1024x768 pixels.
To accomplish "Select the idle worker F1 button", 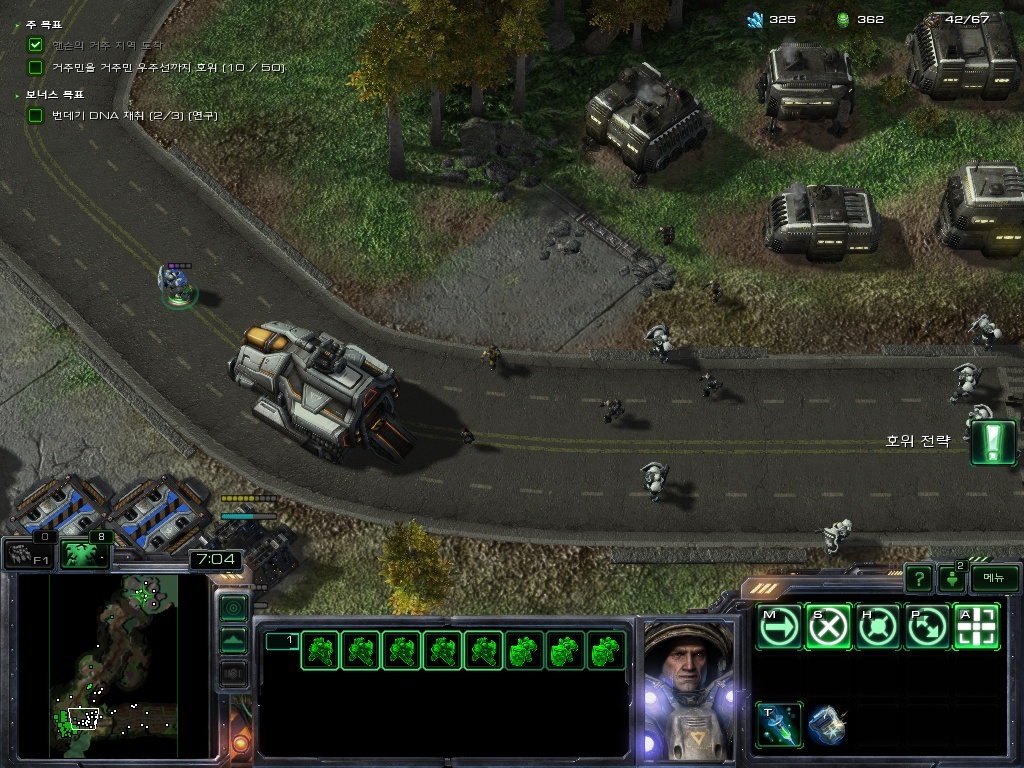I will coord(28,553).
